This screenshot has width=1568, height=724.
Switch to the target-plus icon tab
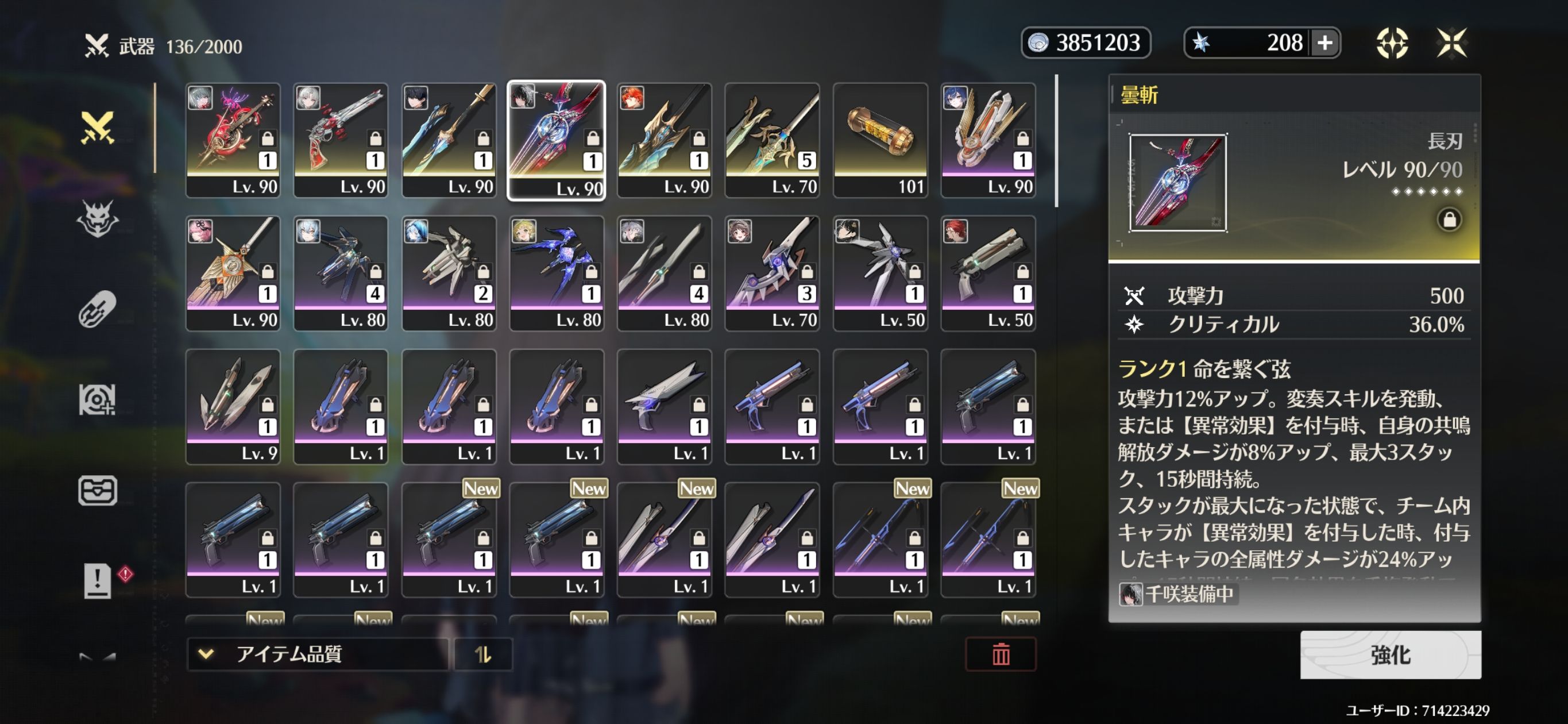pyautogui.click(x=98, y=400)
